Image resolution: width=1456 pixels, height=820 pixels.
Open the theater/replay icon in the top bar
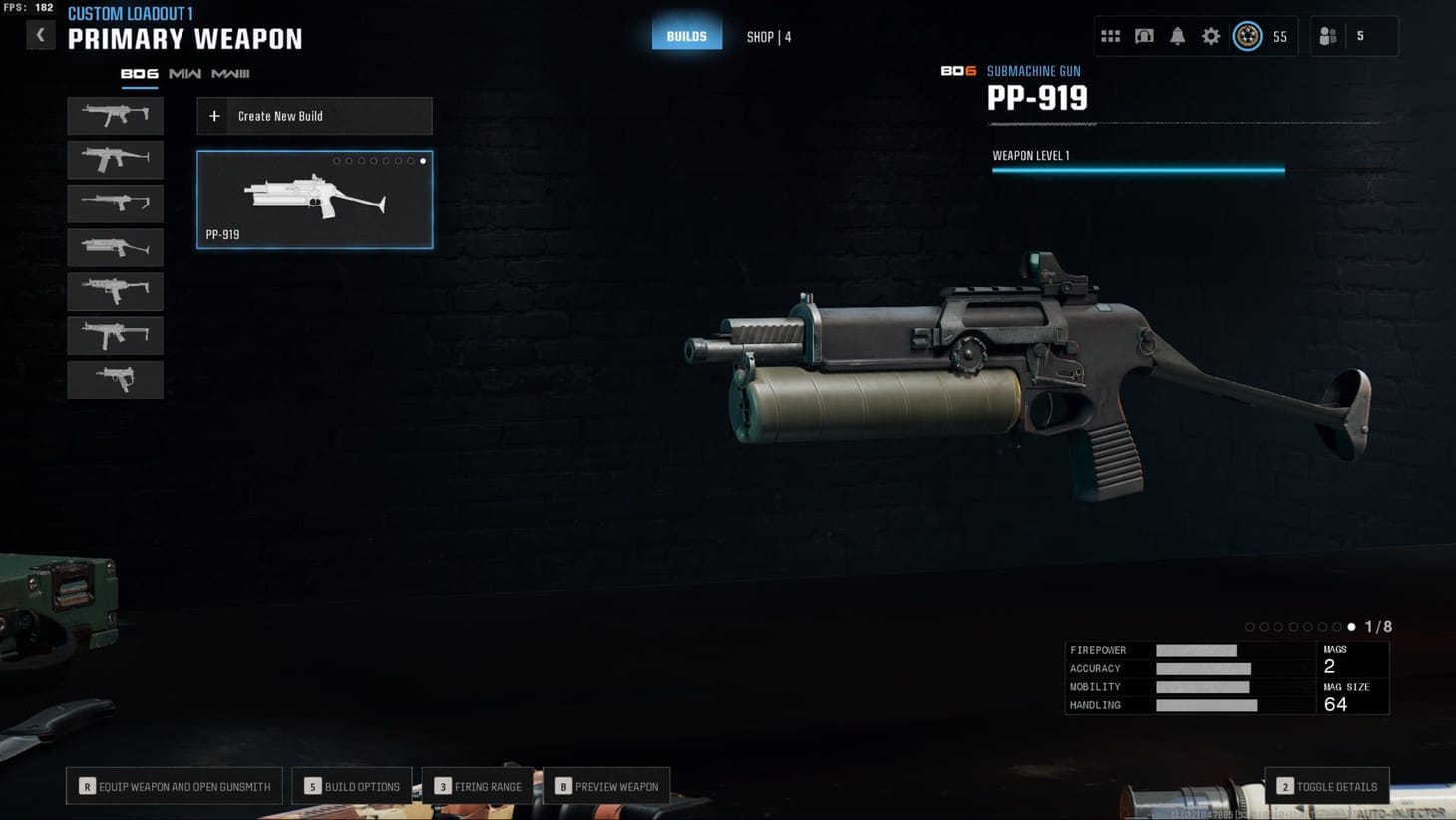(x=1144, y=36)
